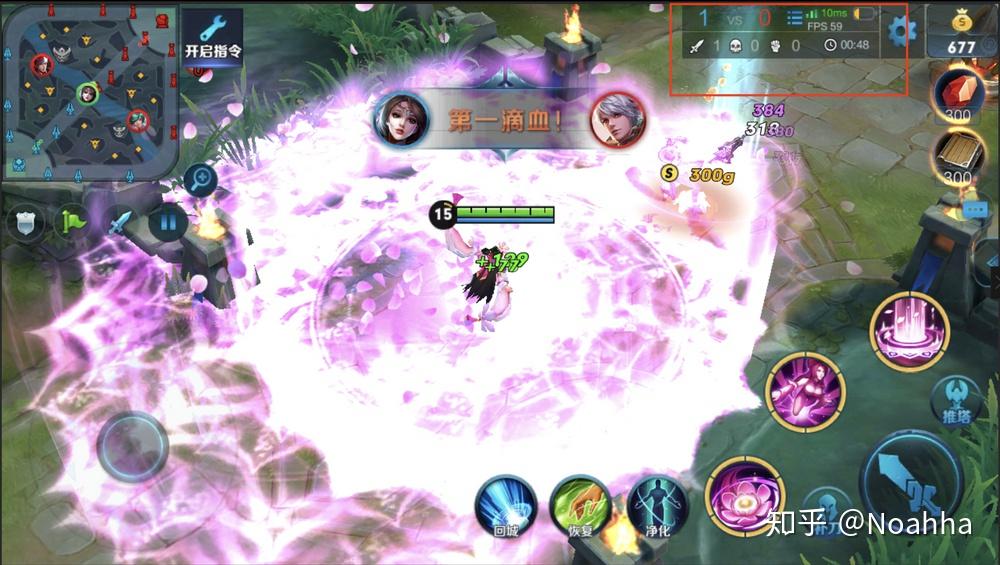
Task: Tap the 开启指令 wrench button
Action: (213, 37)
